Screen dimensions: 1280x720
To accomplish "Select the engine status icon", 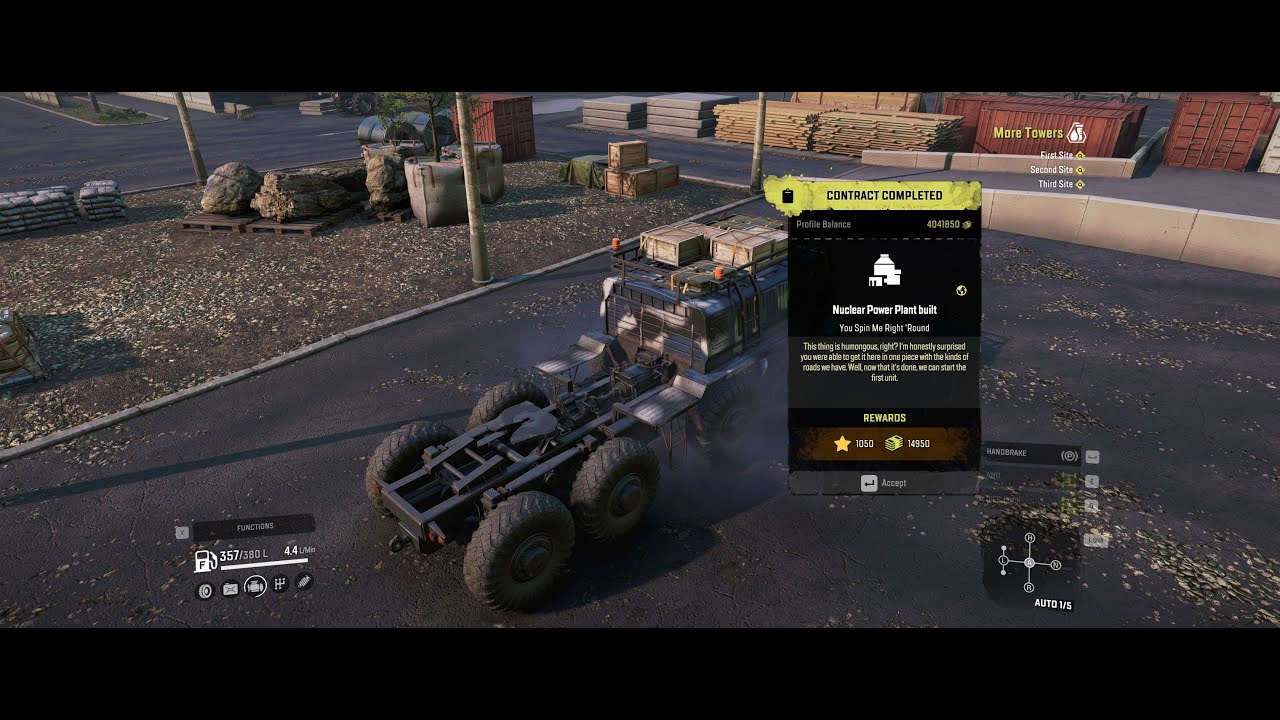I will 255,587.
